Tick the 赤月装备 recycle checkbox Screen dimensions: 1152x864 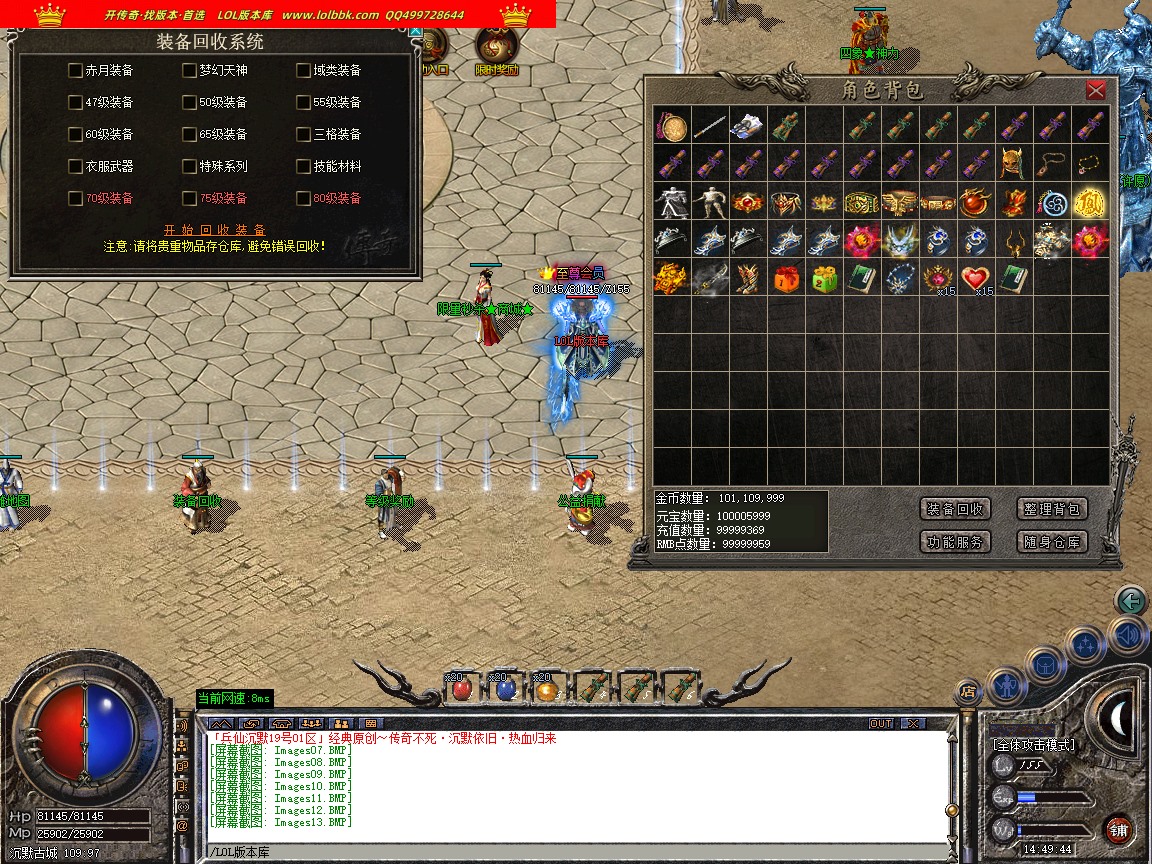tap(75, 70)
